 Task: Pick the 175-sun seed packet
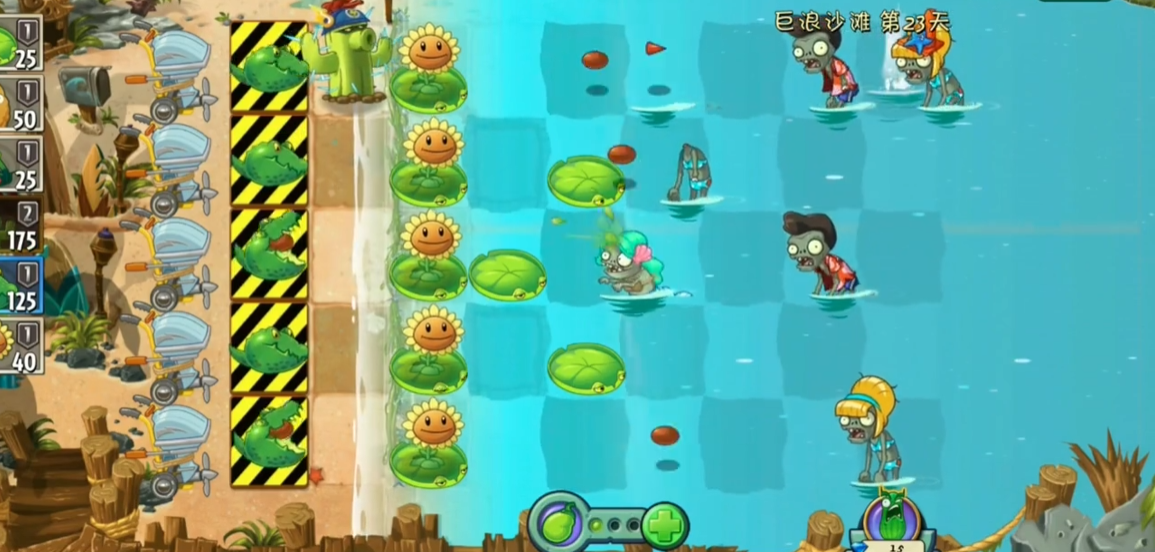tap(18, 223)
